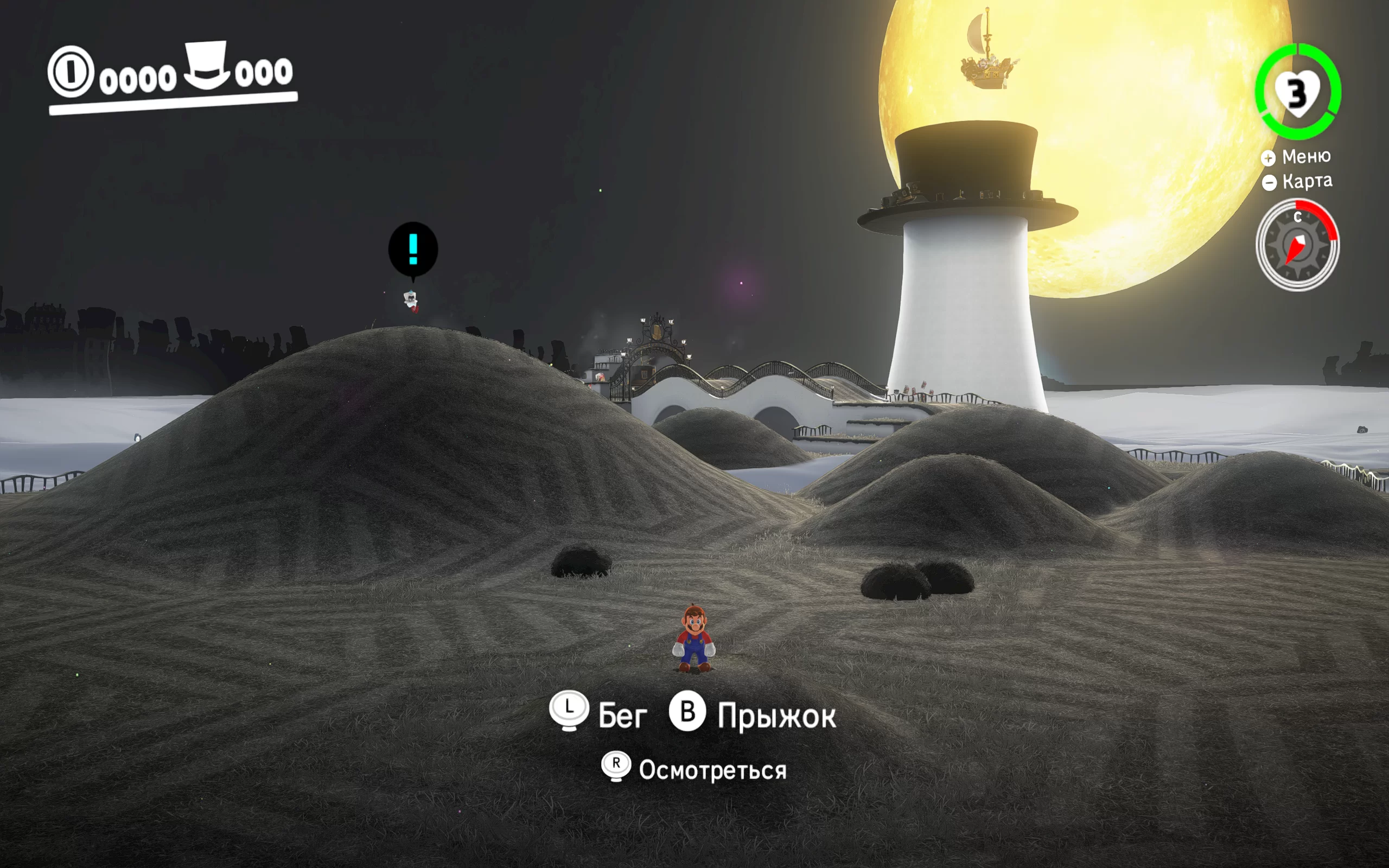
Task: Select the exclamation mark objective marker
Action: point(413,250)
